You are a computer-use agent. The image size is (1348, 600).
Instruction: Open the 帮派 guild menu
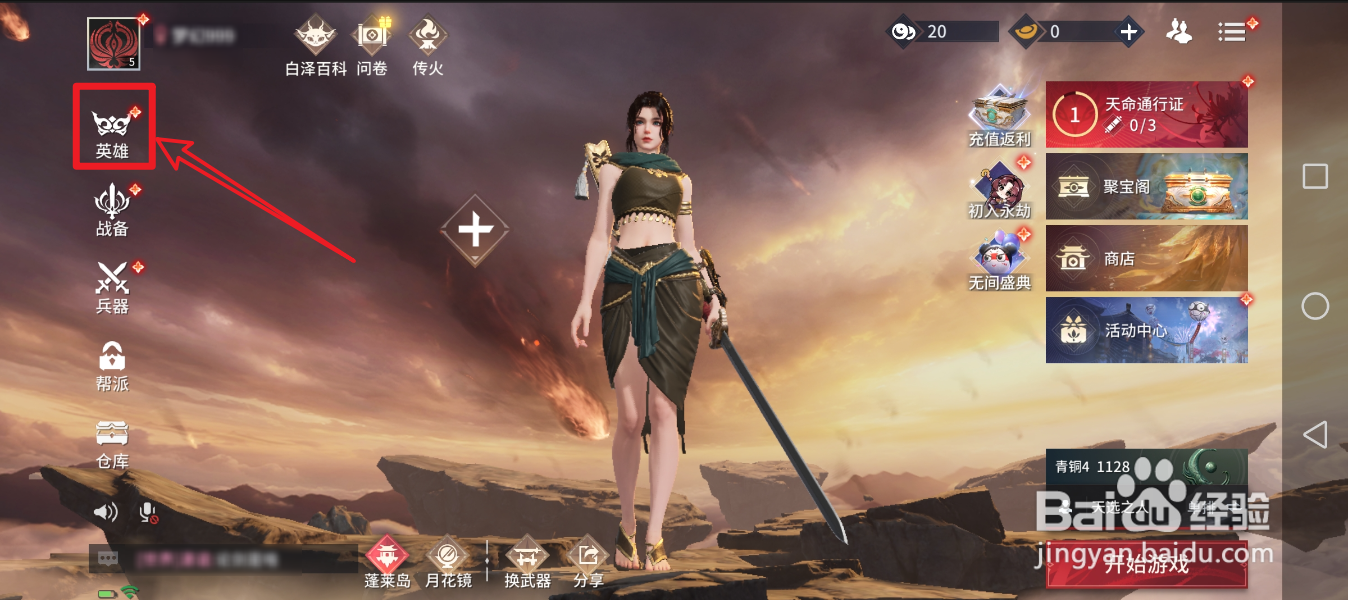(x=112, y=365)
